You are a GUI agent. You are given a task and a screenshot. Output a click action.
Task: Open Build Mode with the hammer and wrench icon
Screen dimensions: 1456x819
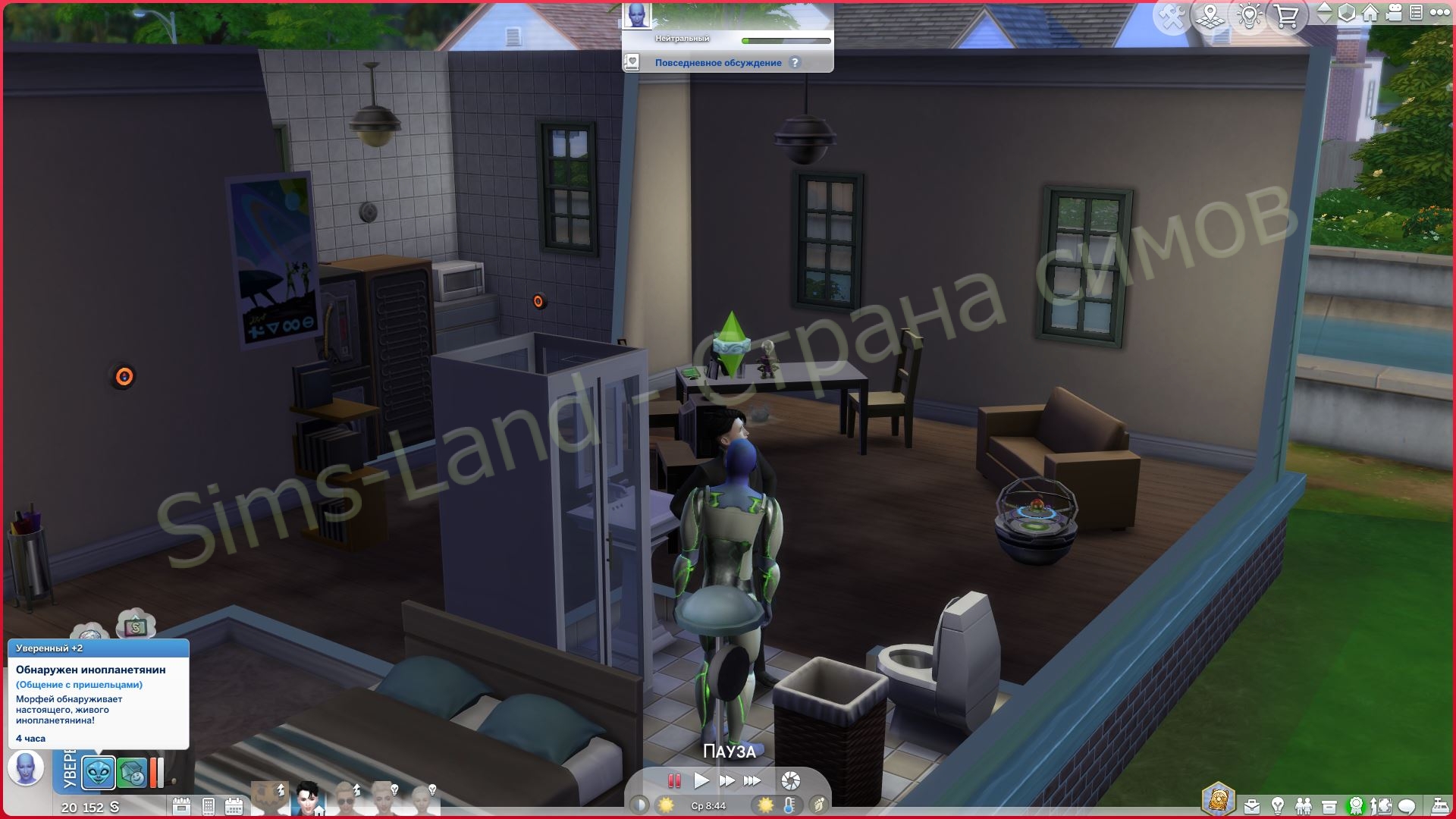1172,14
